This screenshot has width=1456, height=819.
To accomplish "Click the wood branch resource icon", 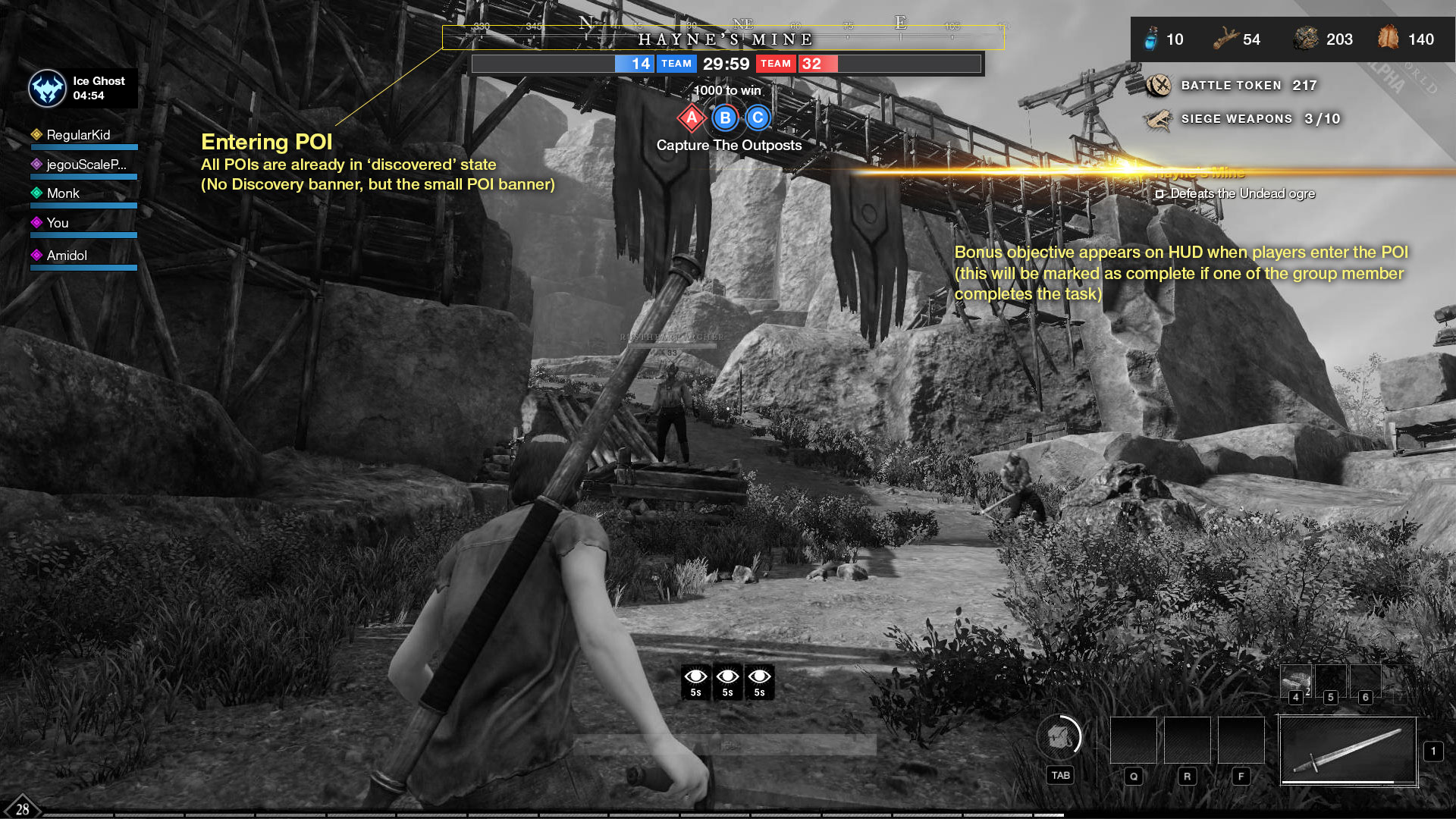I will (1225, 39).
